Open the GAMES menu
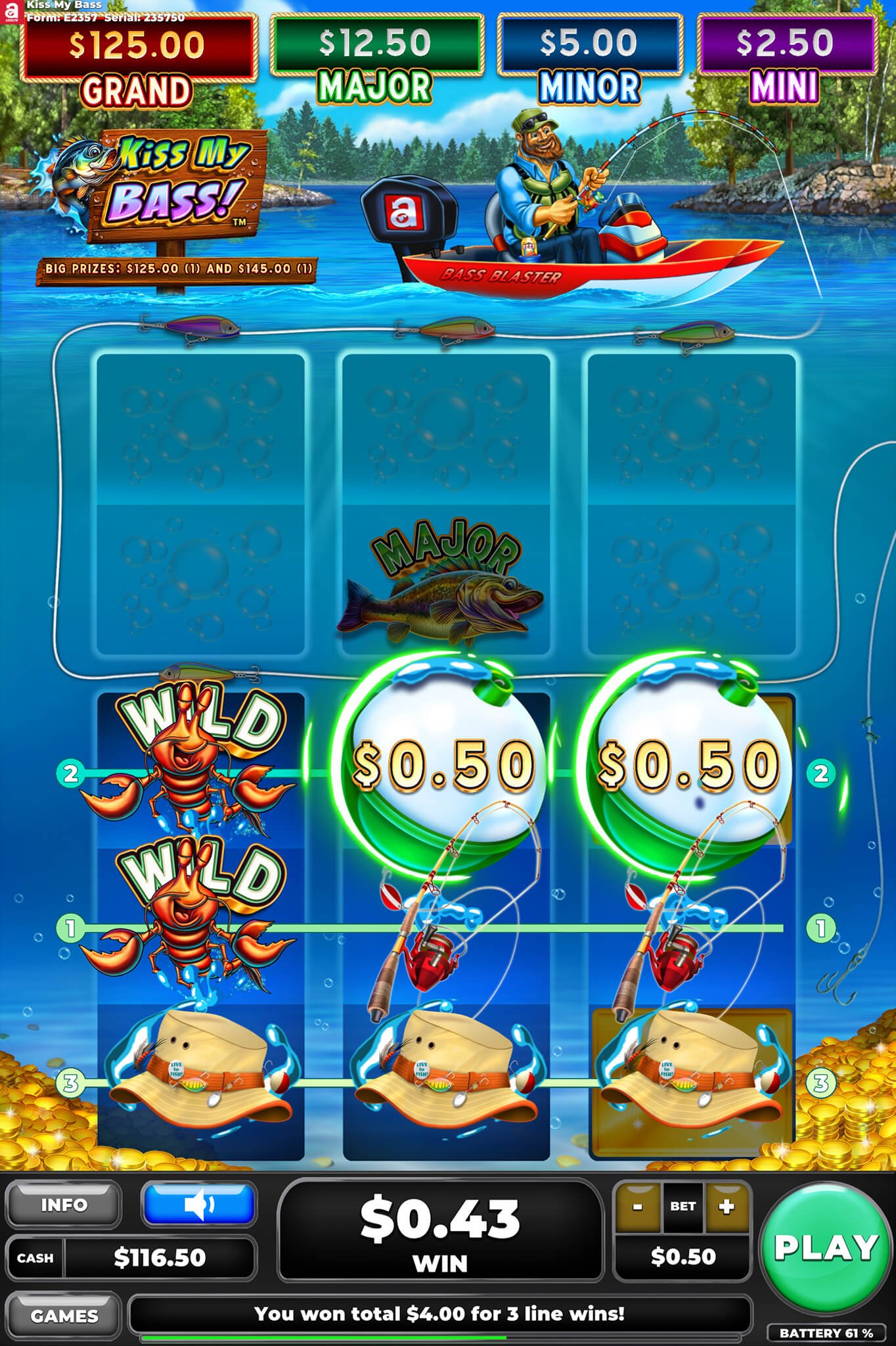Image resolution: width=896 pixels, height=1346 pixels. 64,1316
